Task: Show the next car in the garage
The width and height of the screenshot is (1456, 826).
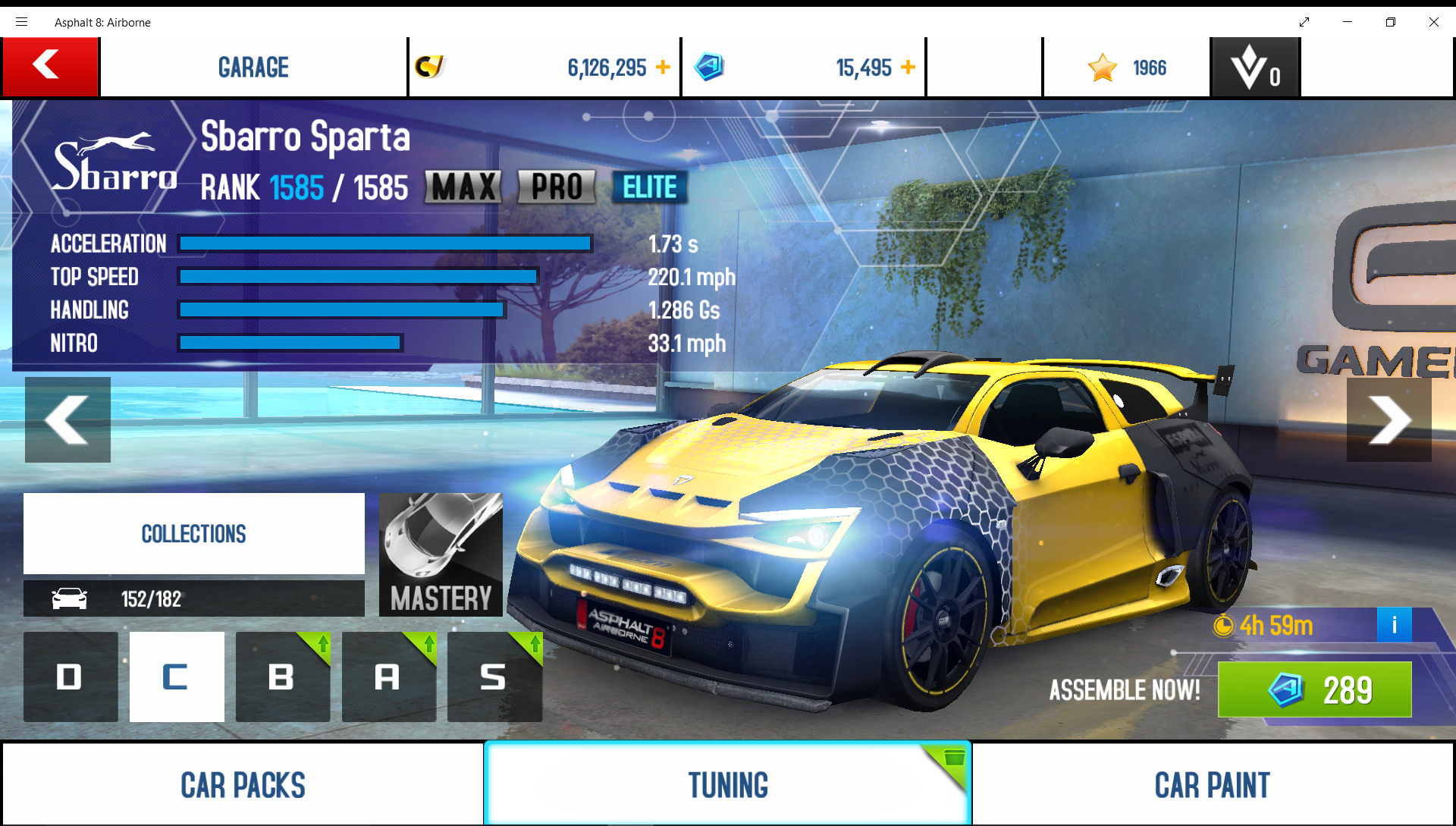Action: point(1389,419)
